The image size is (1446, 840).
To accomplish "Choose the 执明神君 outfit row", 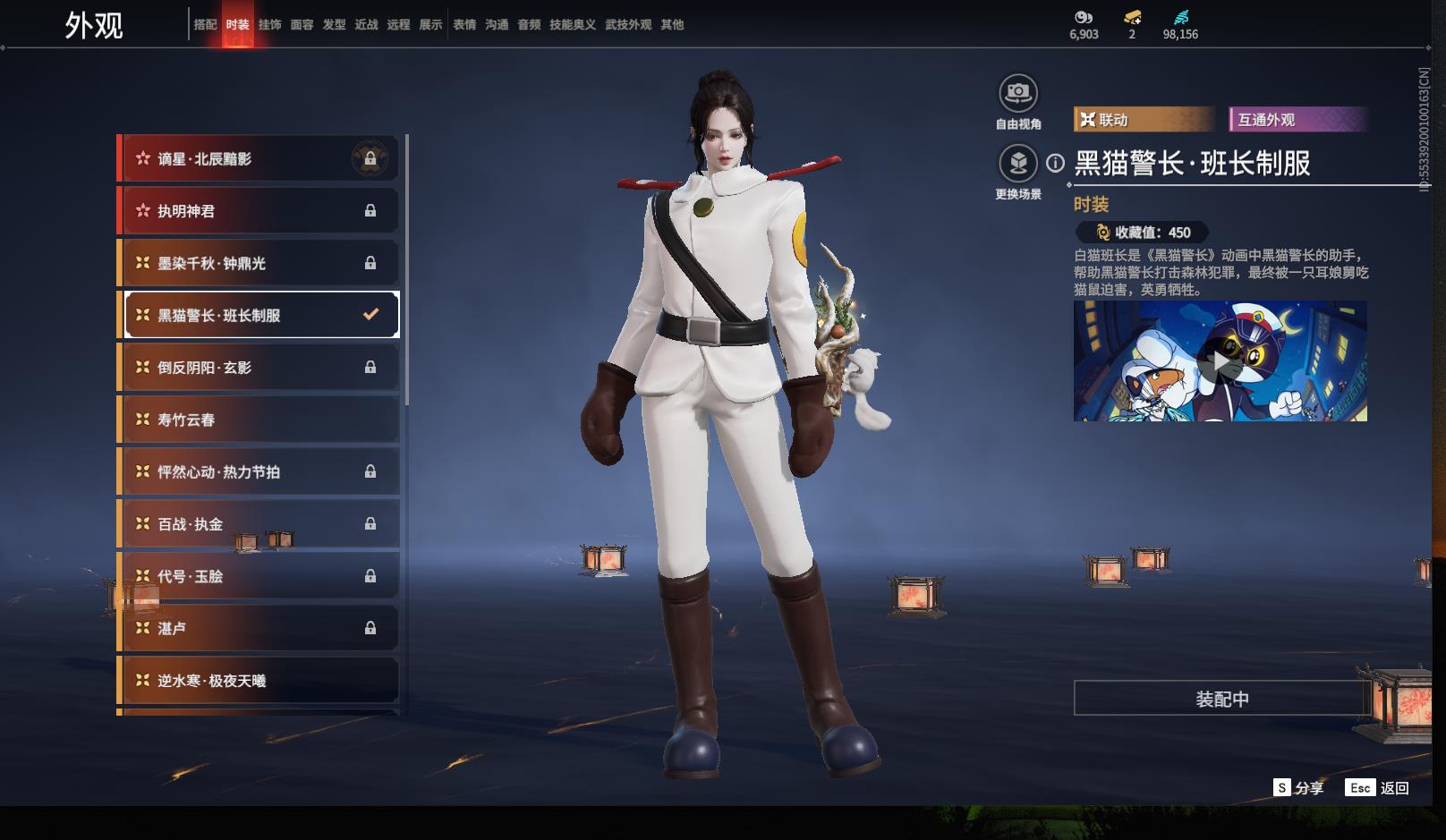I will pyautogui.click(x=259, y=211).
